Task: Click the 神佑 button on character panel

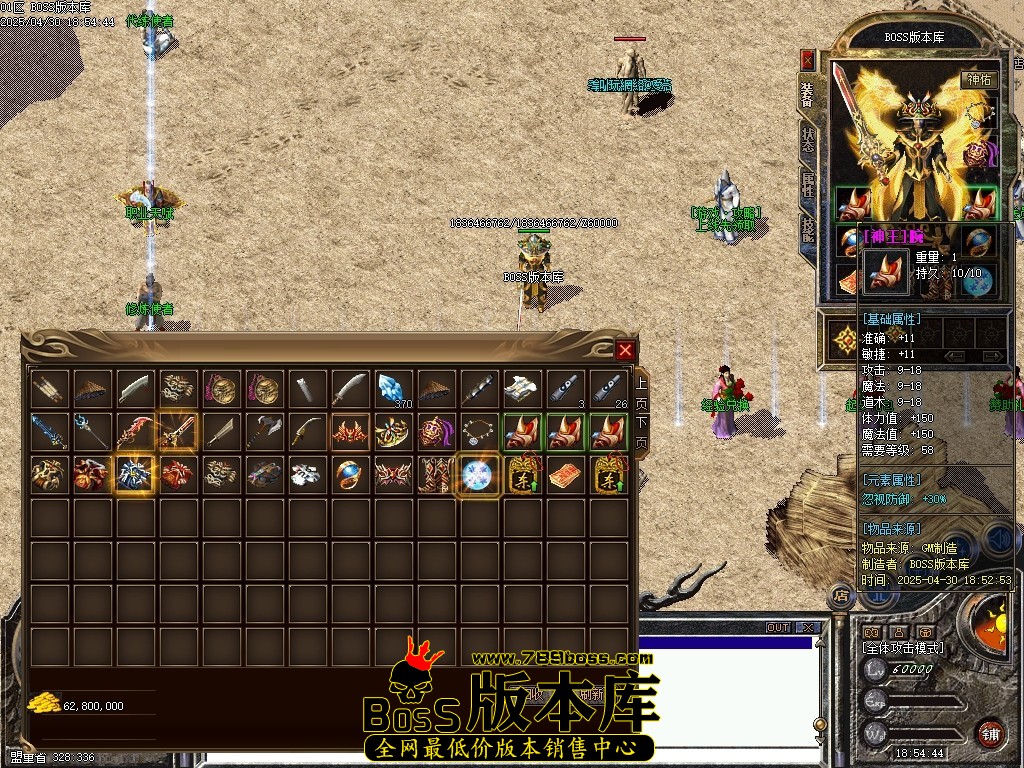Action: click(979, 80)
